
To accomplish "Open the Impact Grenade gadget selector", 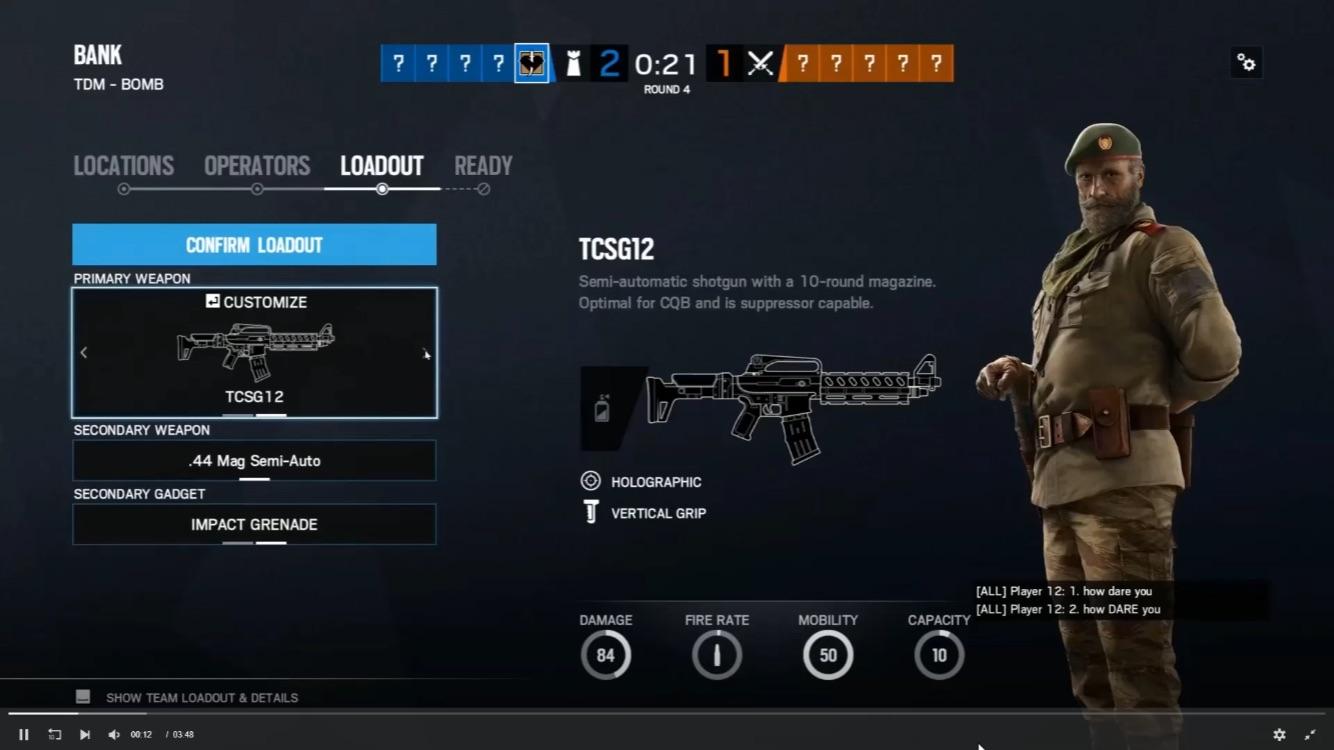I will pos(254,524).
